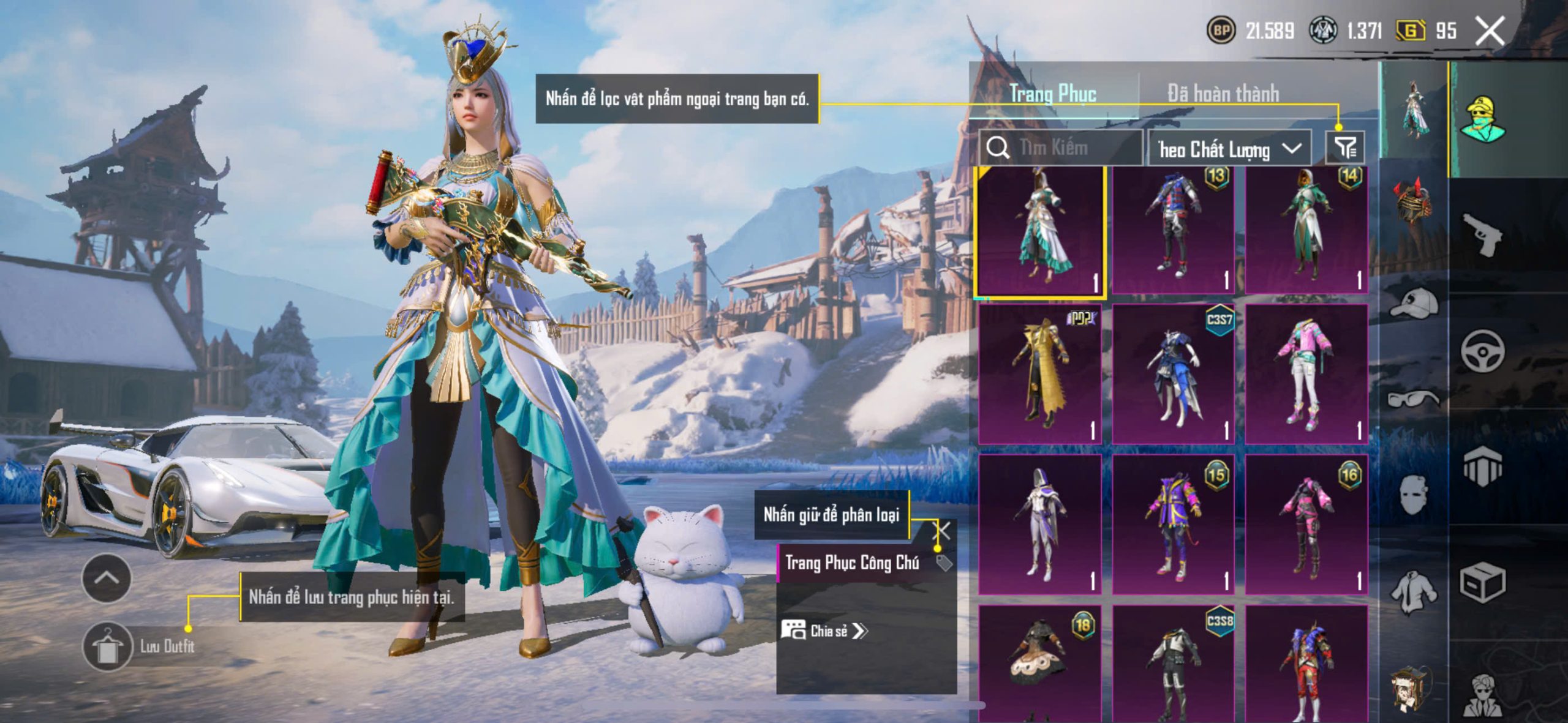Close the Trang Phục Công Chúa popup
The width and height of the screenshot is (1568, 723).
tap(941, 531)
